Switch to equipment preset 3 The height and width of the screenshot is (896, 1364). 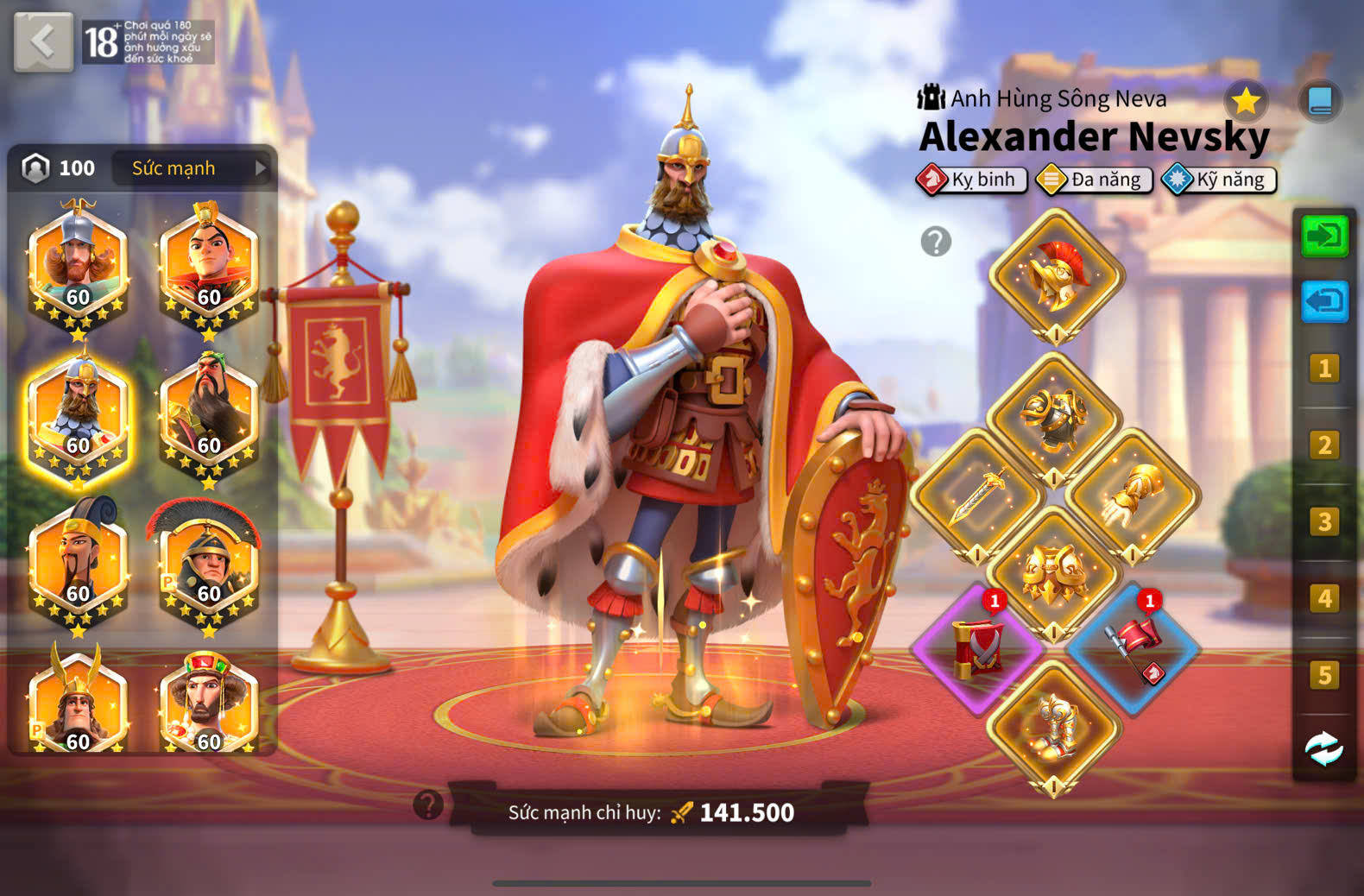click(x=1323, y=522)
